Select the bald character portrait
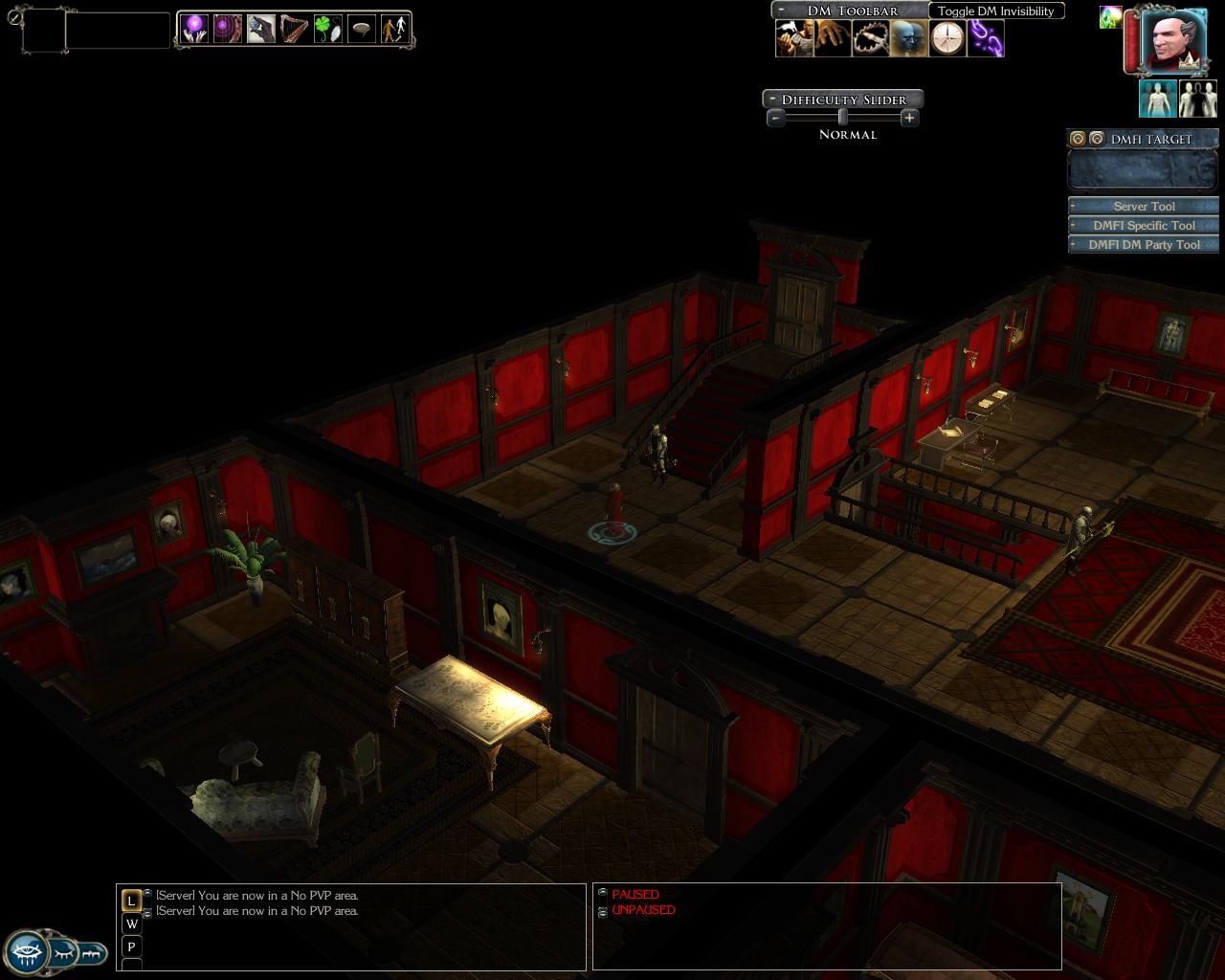1225x980 pixels. pyautogui.click(x=1170, y=40)
